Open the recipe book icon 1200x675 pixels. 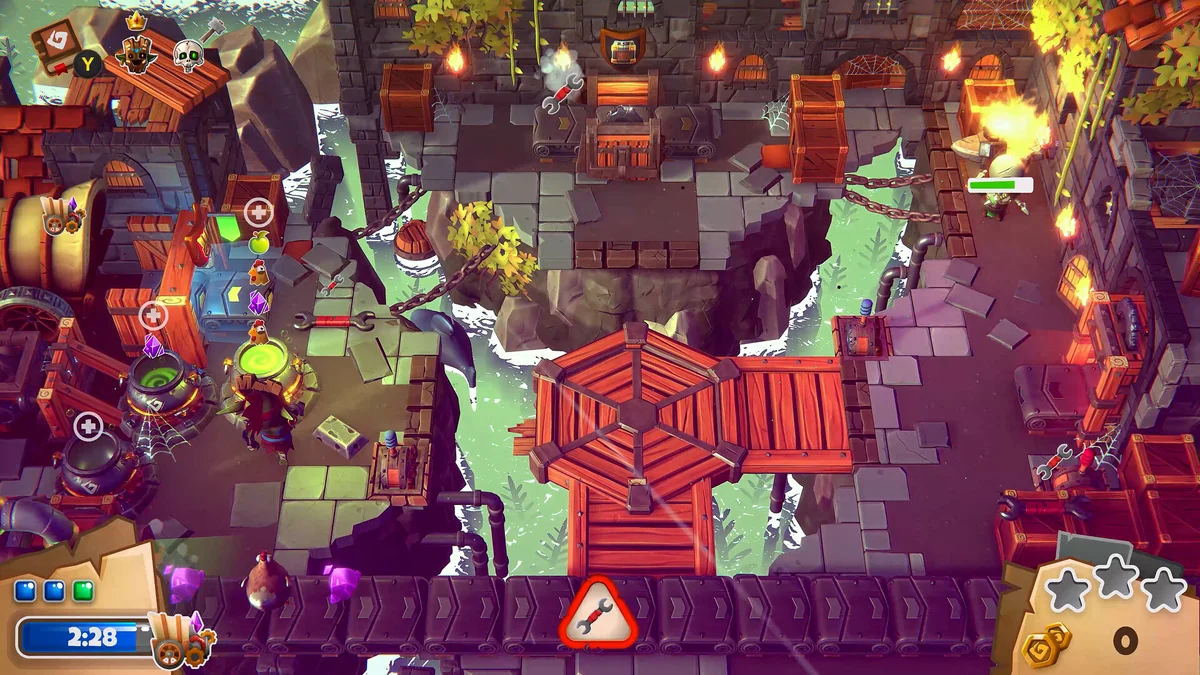click(x=53, y=45)
